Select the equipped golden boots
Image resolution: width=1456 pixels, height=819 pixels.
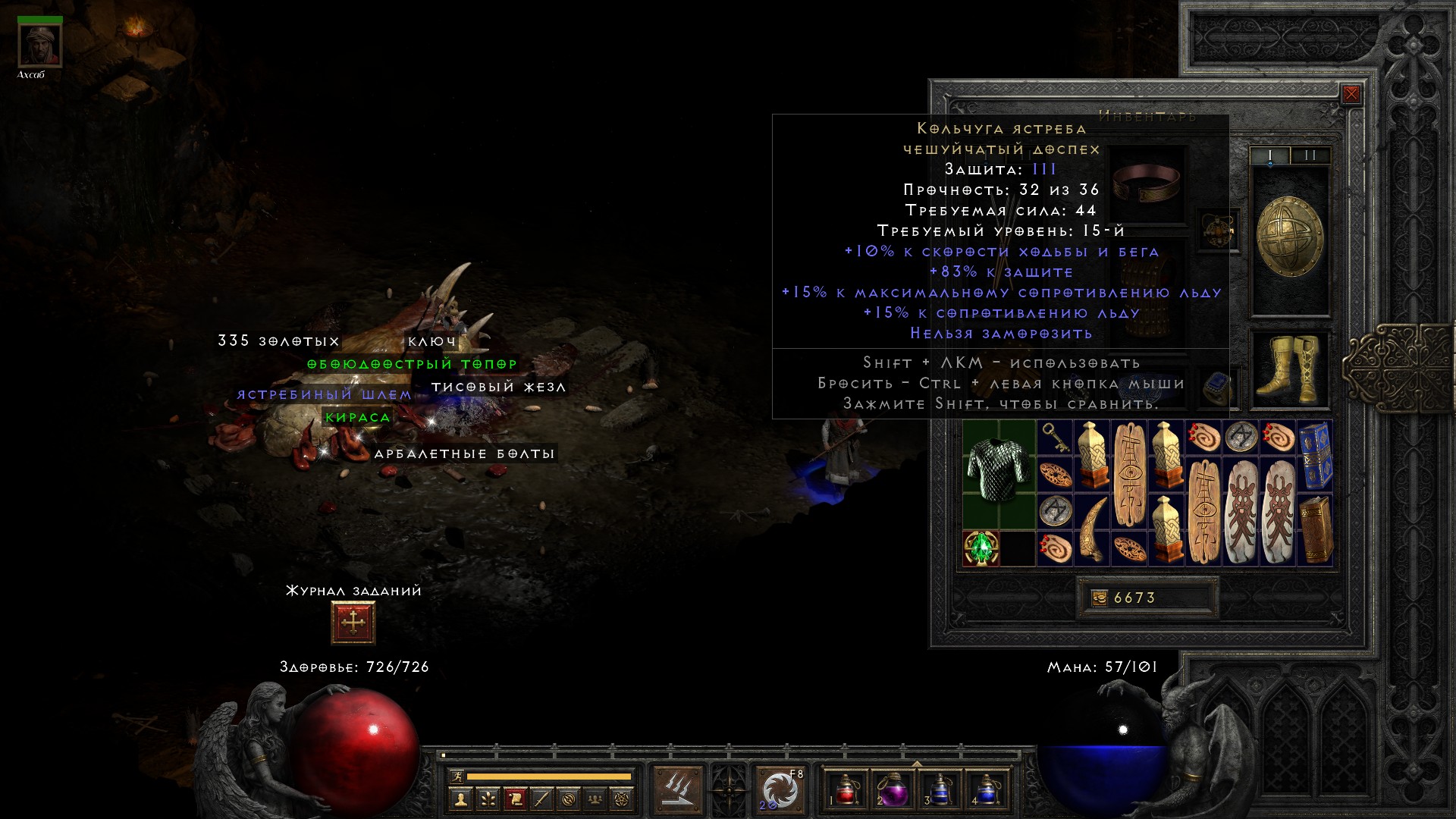[1289, 369]
